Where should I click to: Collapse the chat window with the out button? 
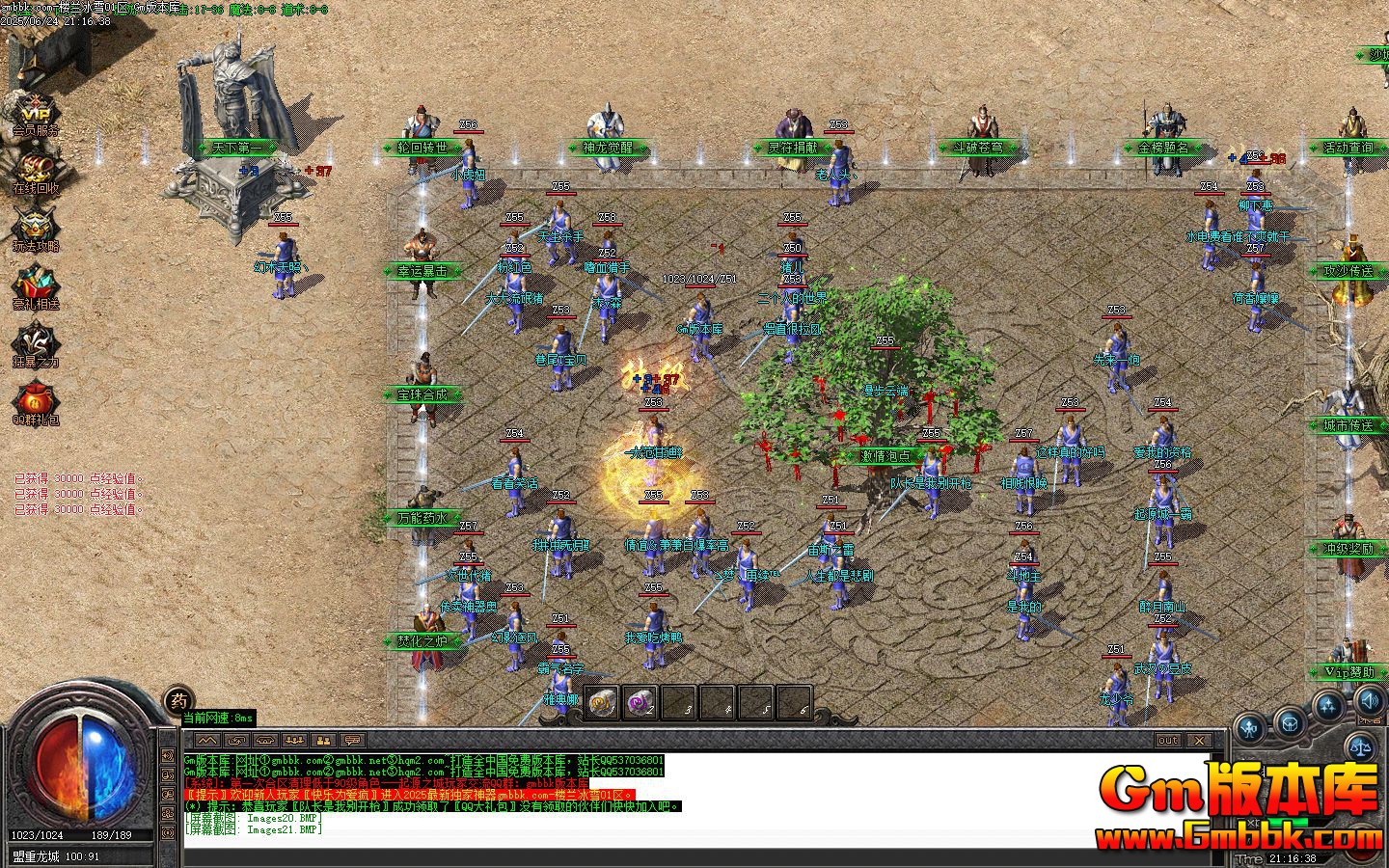(1168, 741)
